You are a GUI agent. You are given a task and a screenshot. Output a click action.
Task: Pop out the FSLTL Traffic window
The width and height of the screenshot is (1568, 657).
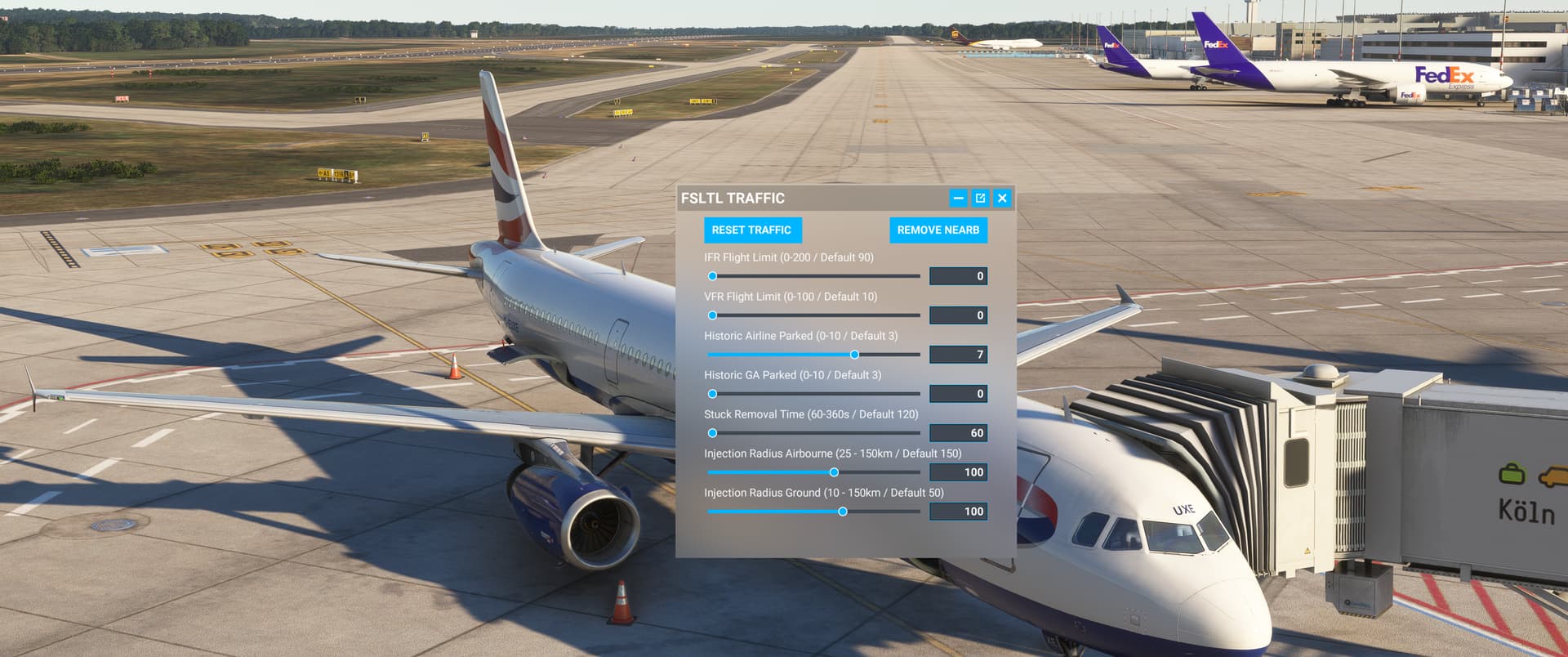tap(978, 198)
